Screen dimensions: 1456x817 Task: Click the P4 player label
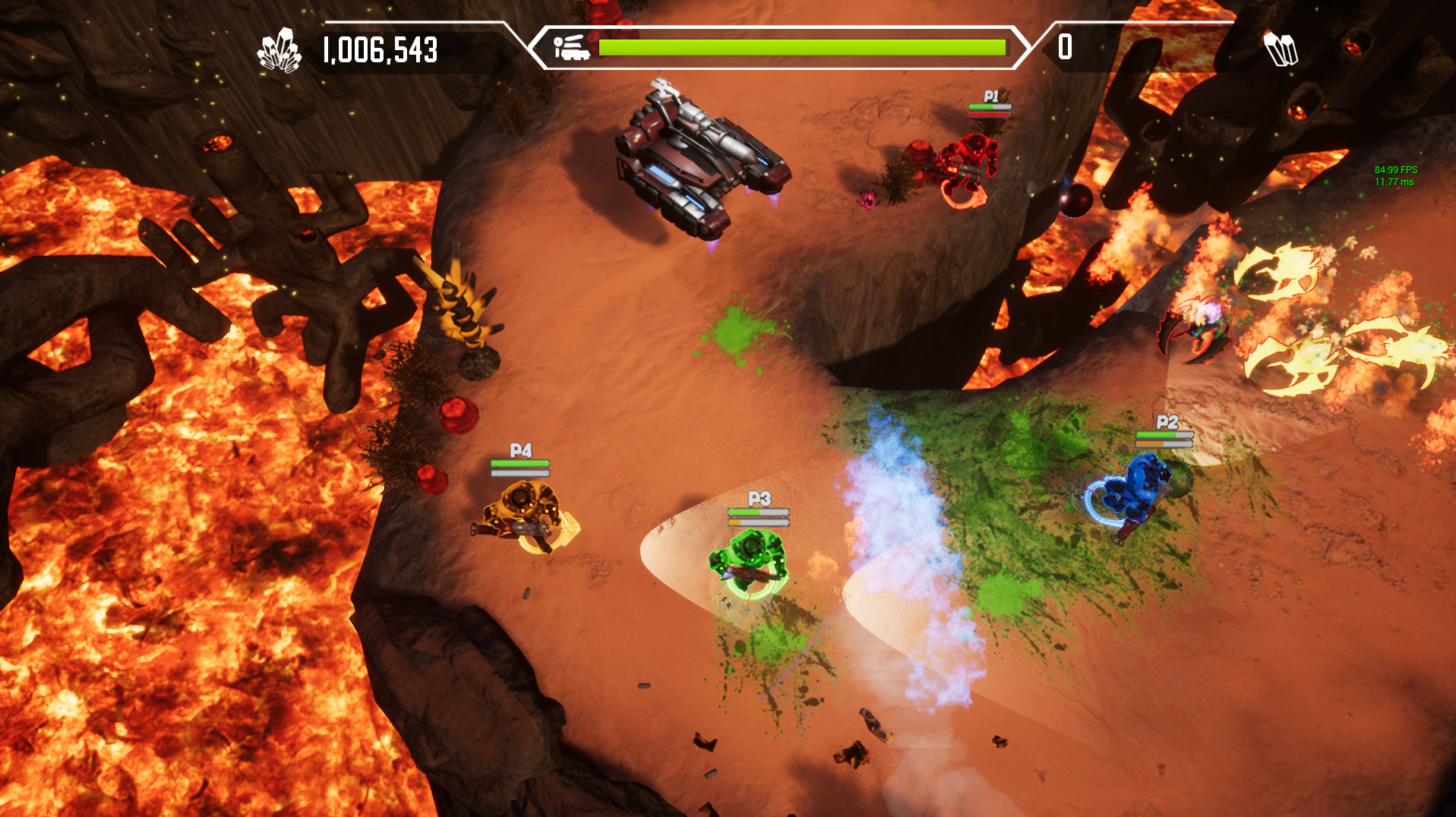pos(520,451)
